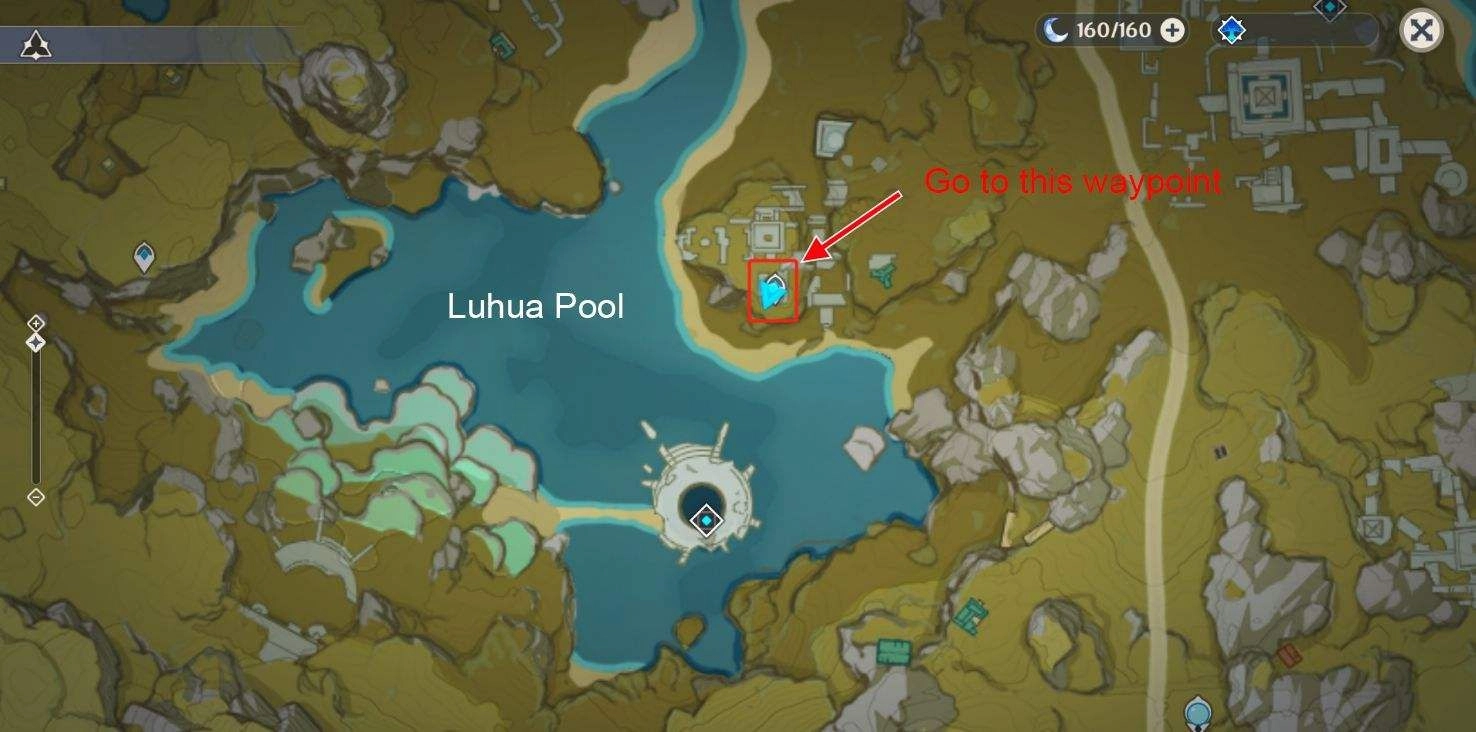This screenshot has width=1476, height=732.
Task: Click the small red square marker at bottom right
Action: 1288,654
